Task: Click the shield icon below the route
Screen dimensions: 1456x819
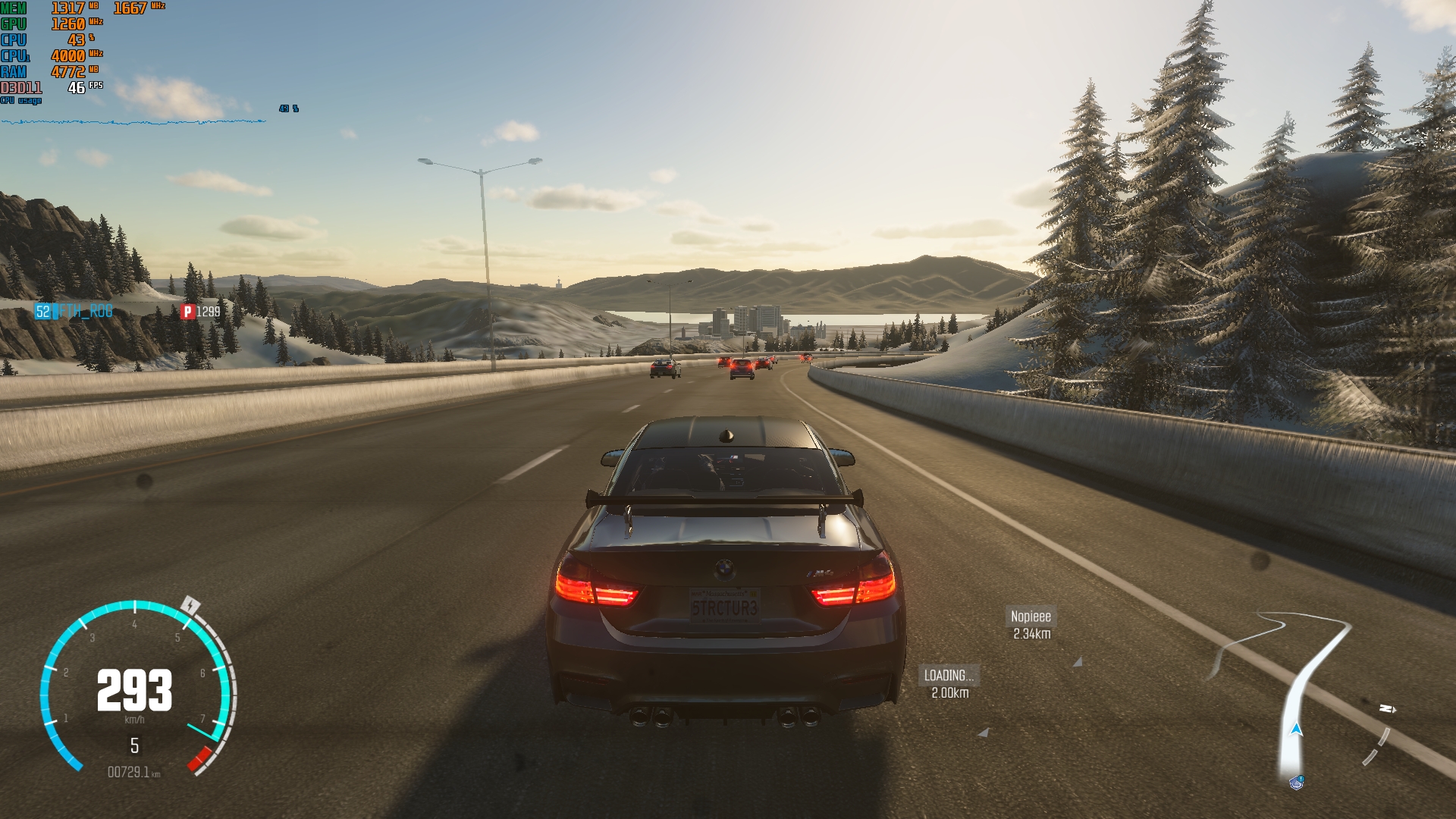Action: [1296, 782]
